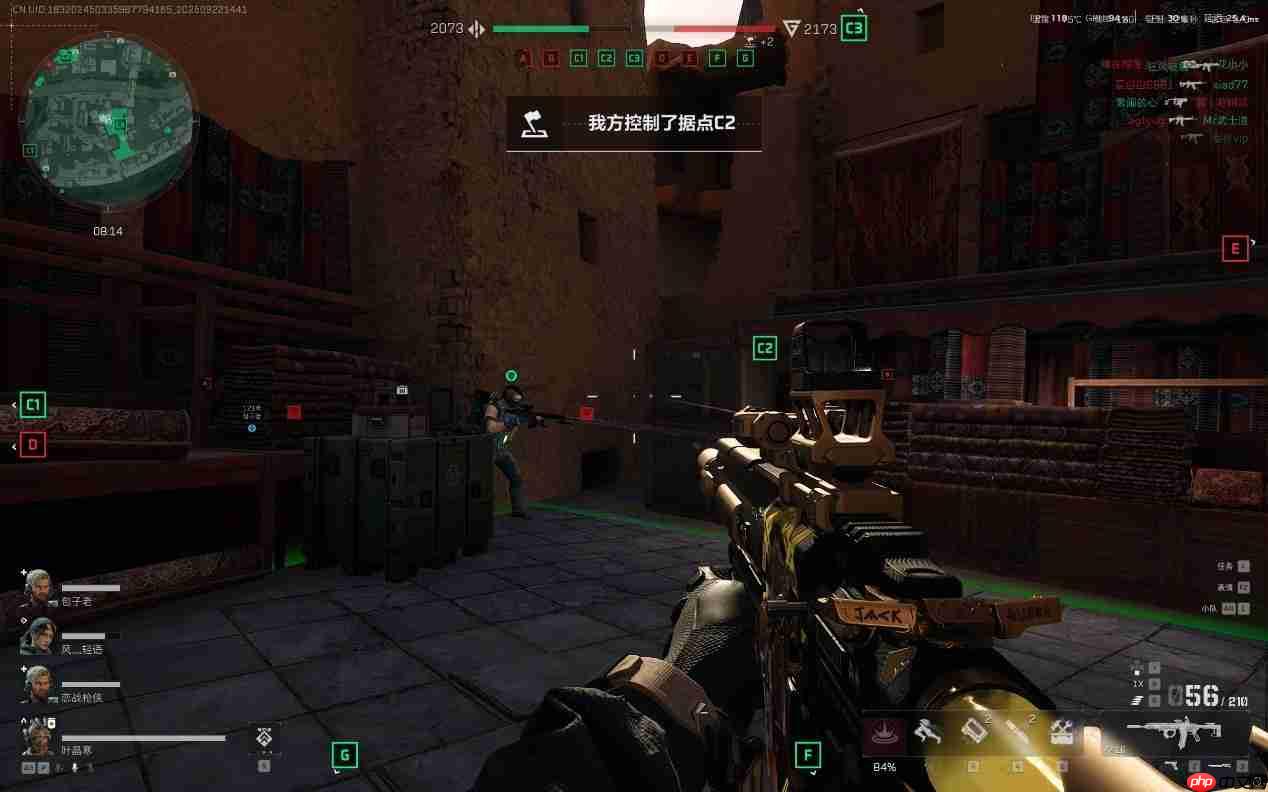This screenshot has height=792, width=1268.
Task: Select squad member 恋战枪侠's portrait
Action: click(x=37, y=683)
